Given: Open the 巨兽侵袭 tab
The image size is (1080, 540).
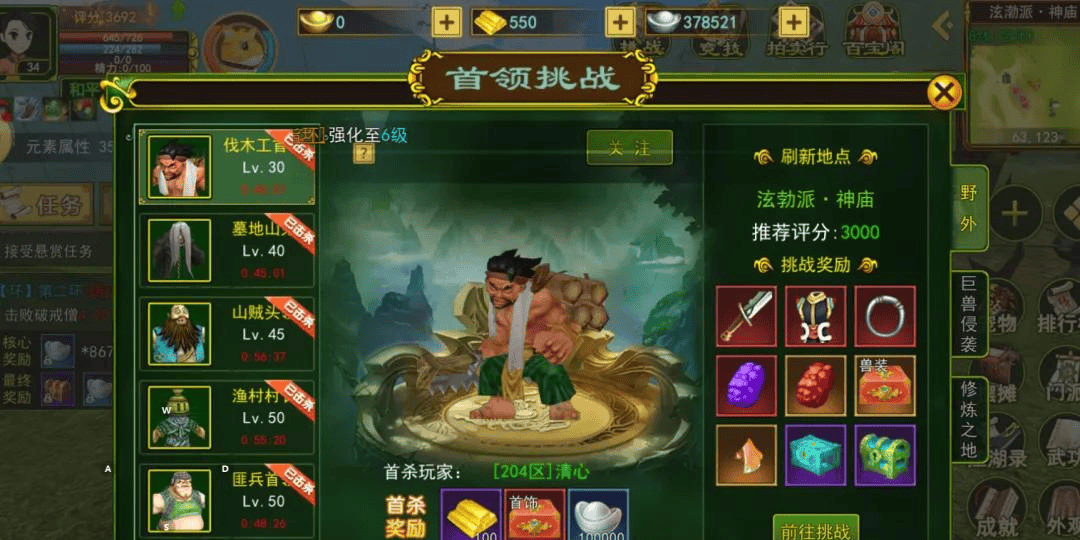Looking at the screenshot, I should tap(968, 313).
